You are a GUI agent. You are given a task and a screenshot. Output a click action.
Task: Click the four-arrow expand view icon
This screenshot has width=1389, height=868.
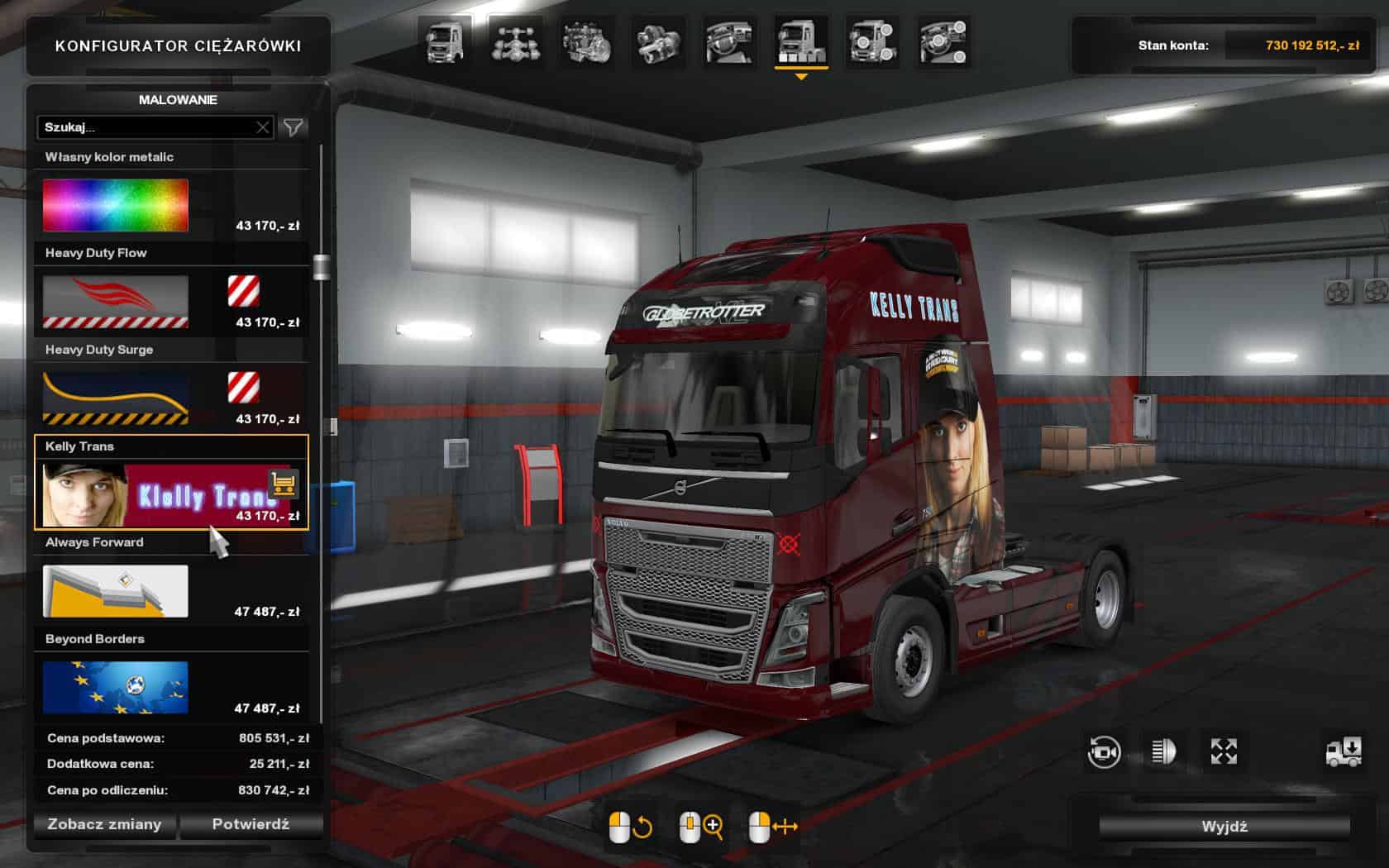[1224, 751]
